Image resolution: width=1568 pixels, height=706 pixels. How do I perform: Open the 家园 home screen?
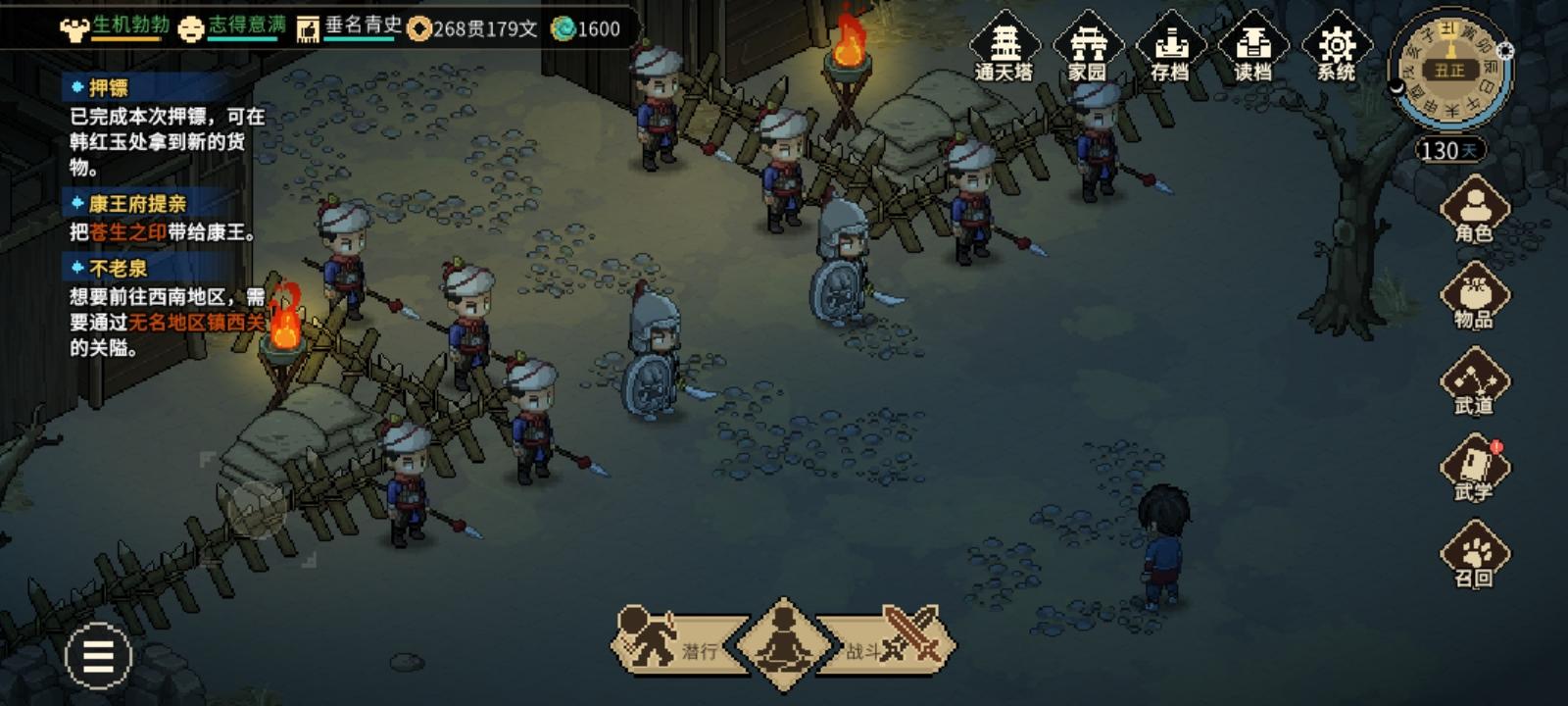[x=1088, y=49]
